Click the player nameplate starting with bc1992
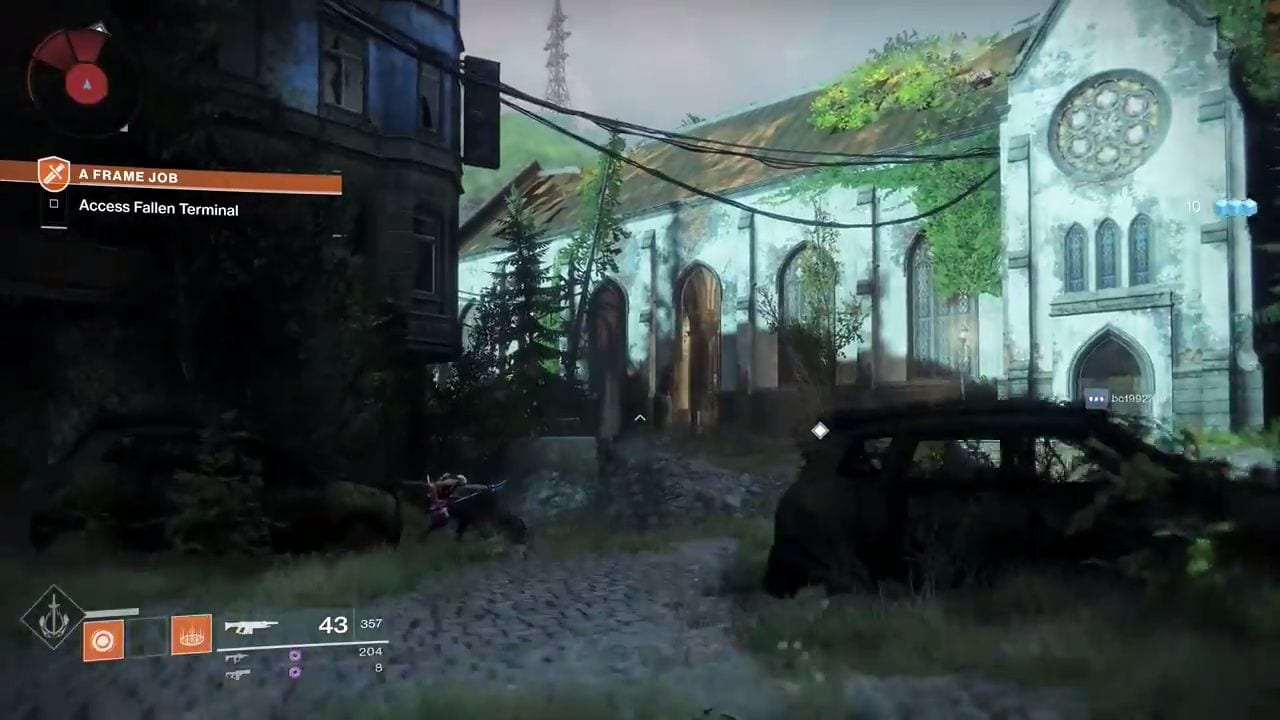This screenshot has height=720, width=1280. 1127,398
